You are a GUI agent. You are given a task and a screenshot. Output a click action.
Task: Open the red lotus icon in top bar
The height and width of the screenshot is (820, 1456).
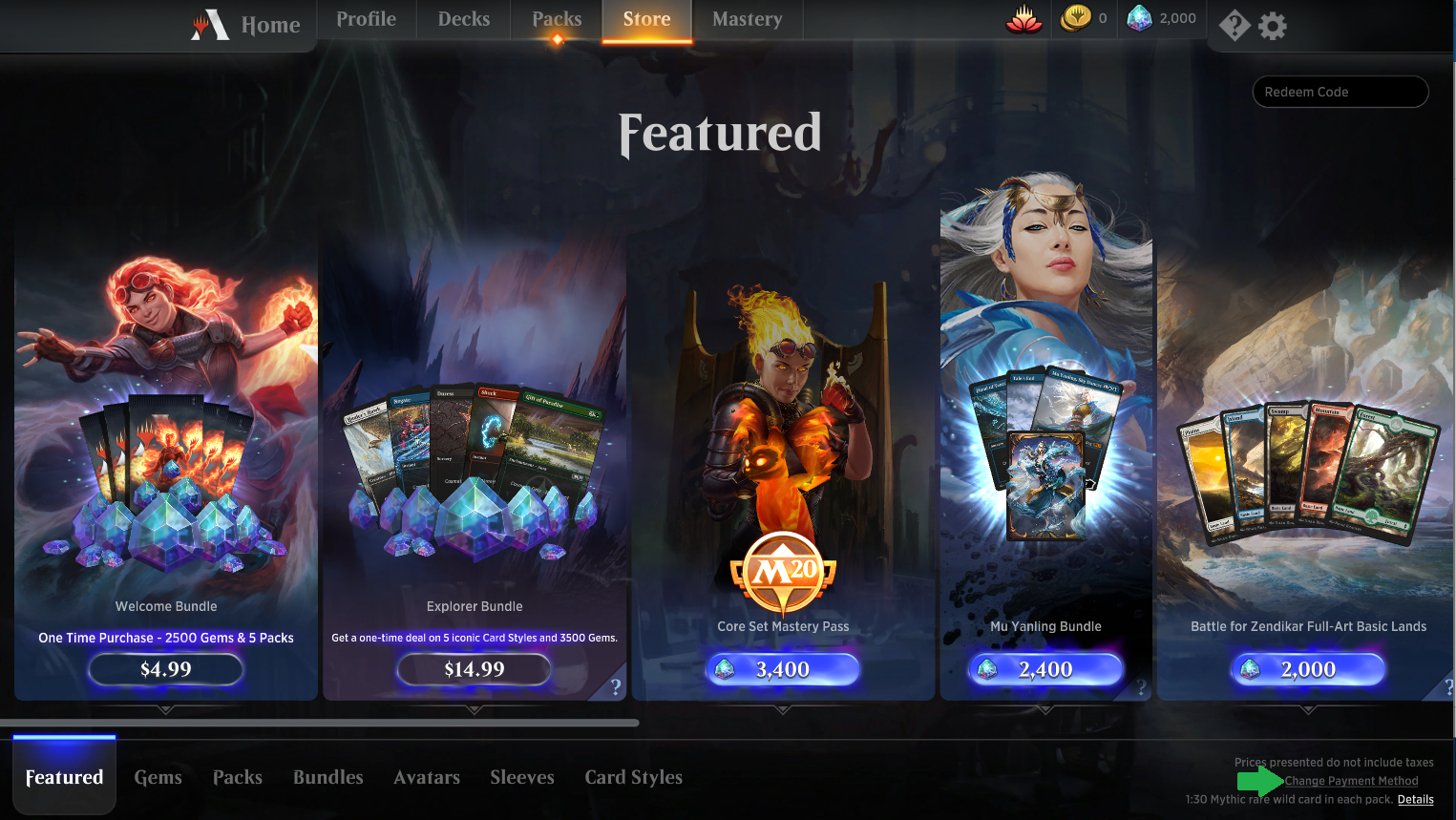1023,17
